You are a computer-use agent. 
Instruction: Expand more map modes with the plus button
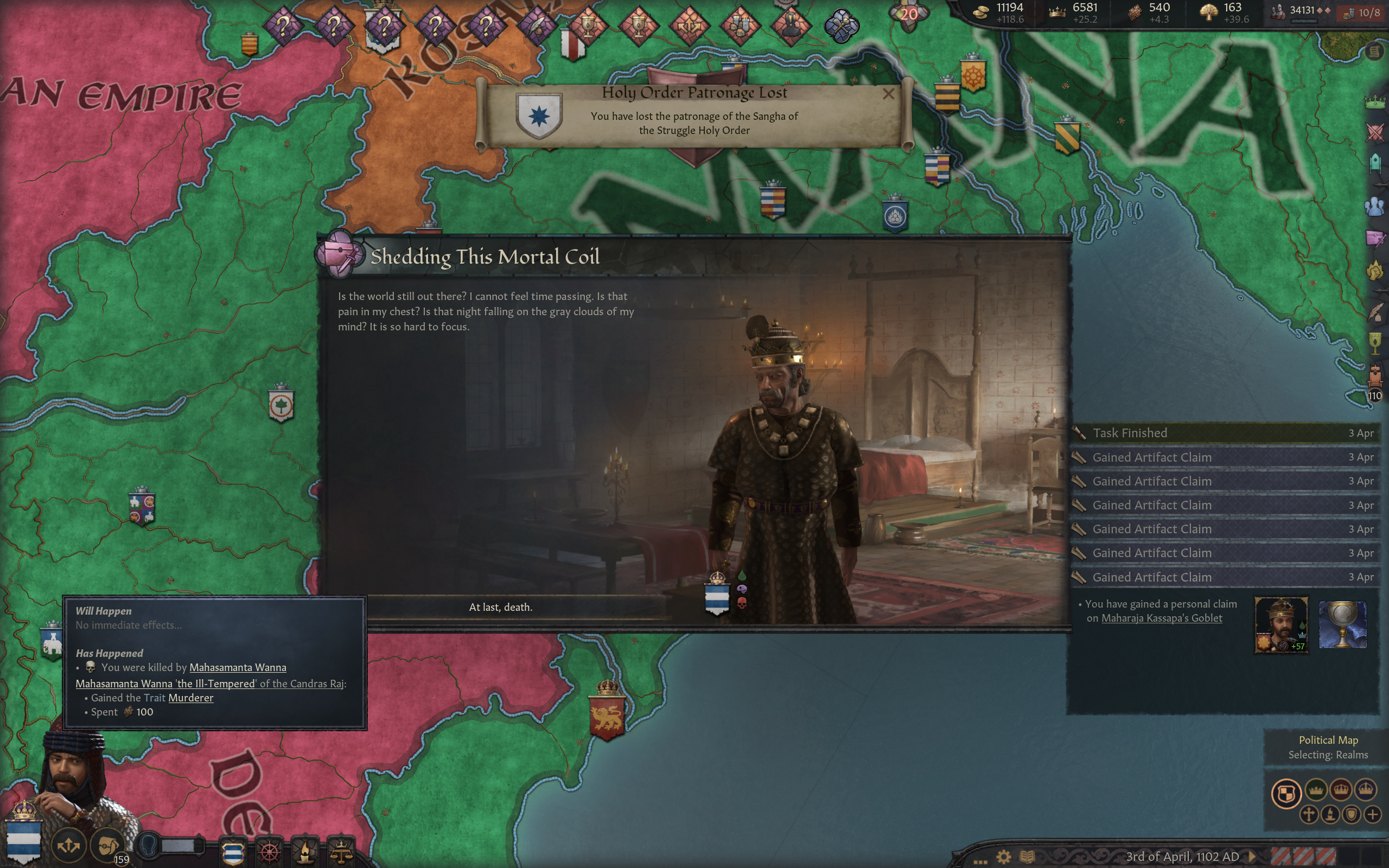coord(1372,814)
